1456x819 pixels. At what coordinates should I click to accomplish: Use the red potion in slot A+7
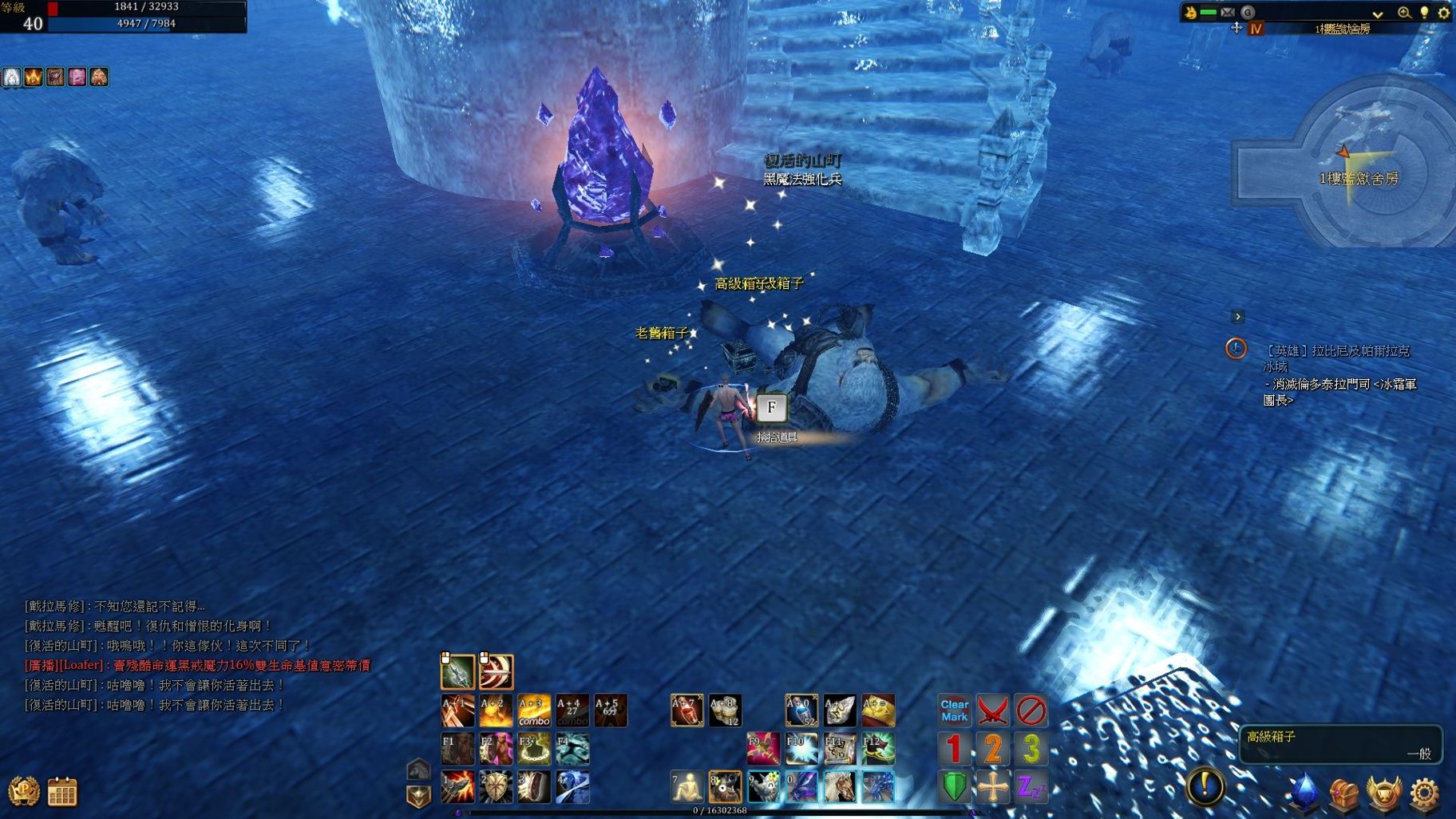click(x=686, y=710)
